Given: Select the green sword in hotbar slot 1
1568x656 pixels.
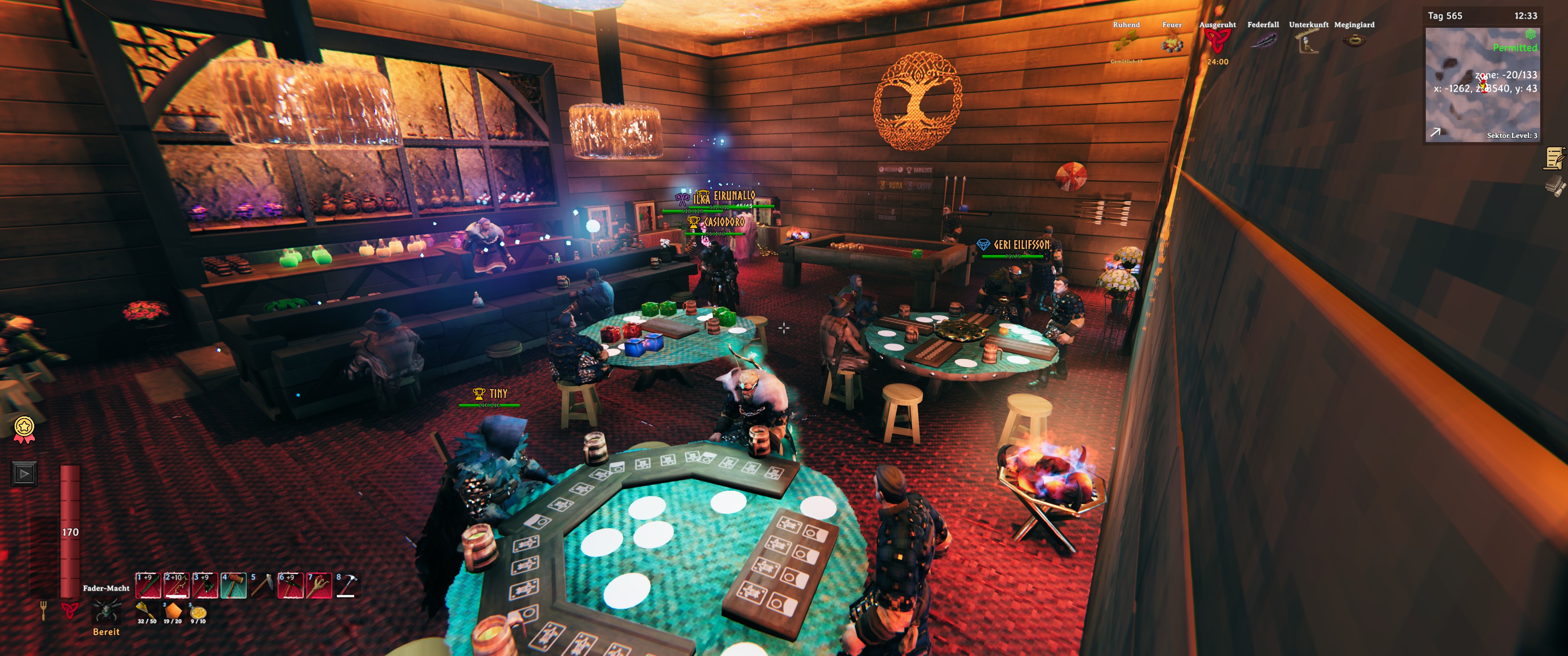Looking at the screenshot, I should (x=148, y=585).
